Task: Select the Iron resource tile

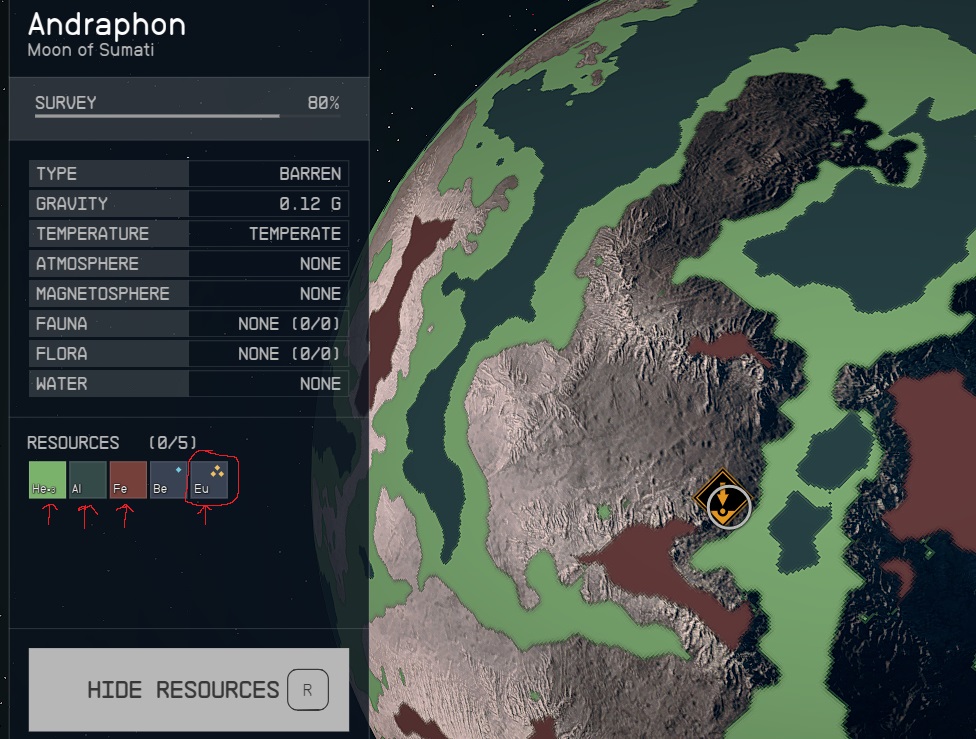Action: pyautogui.click(x=128, y=480)
